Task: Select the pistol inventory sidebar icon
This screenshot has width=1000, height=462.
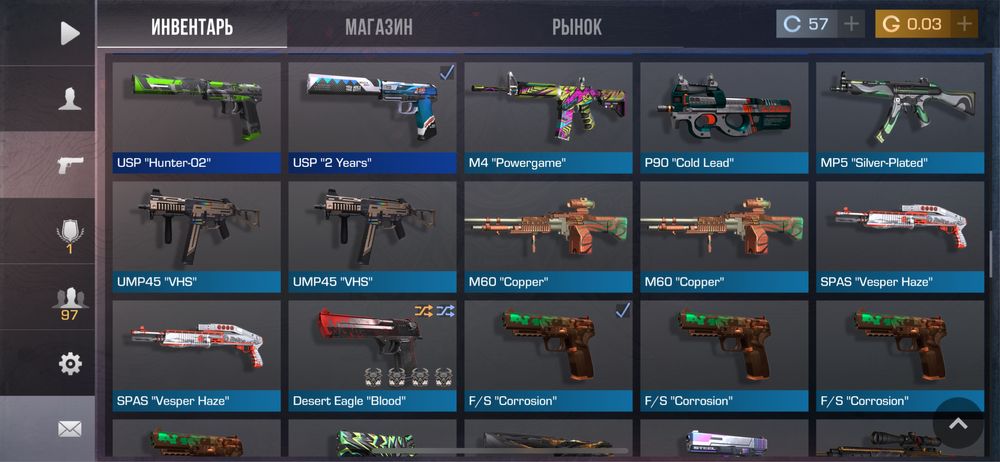Action: coord(69,165)
